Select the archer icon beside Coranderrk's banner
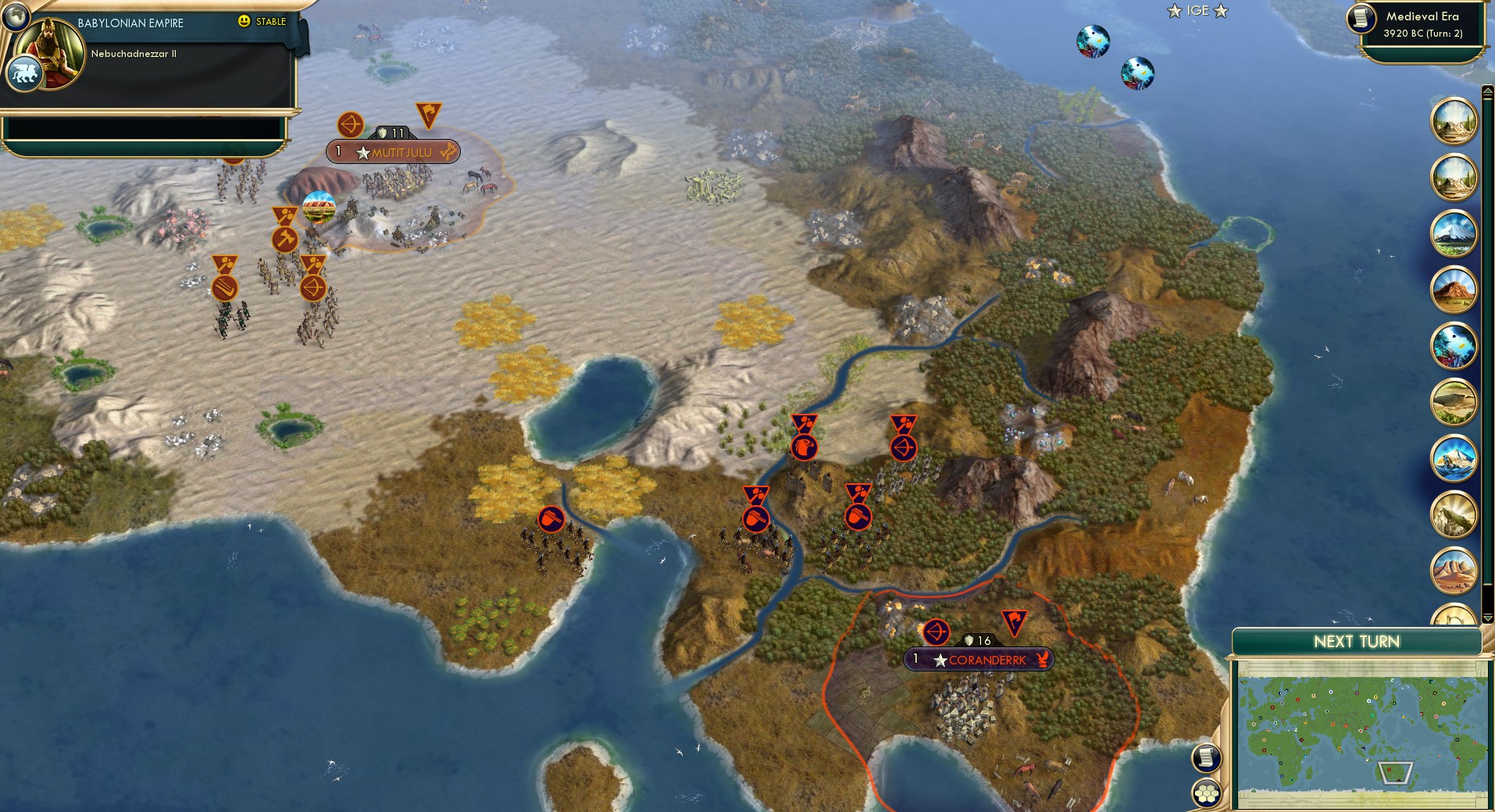This screenshot has width=1495, height=812. tap(936, 632)
